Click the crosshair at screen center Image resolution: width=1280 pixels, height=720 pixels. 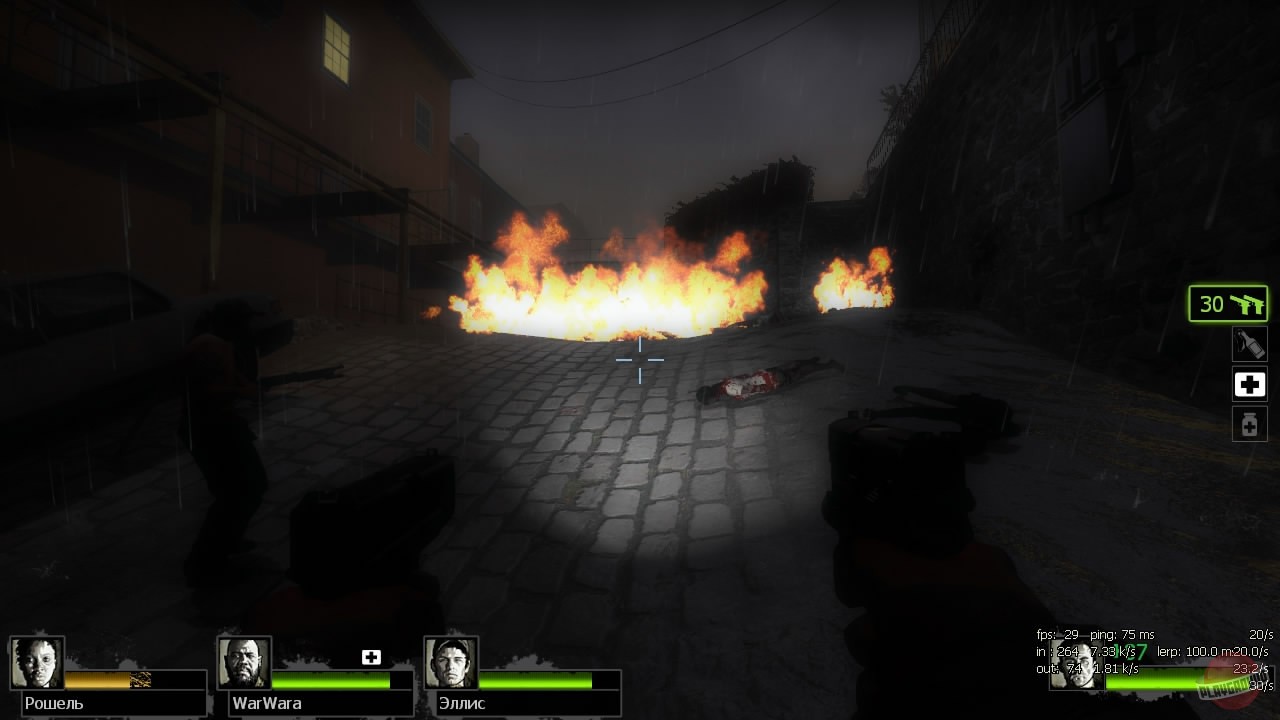point(640,360)
